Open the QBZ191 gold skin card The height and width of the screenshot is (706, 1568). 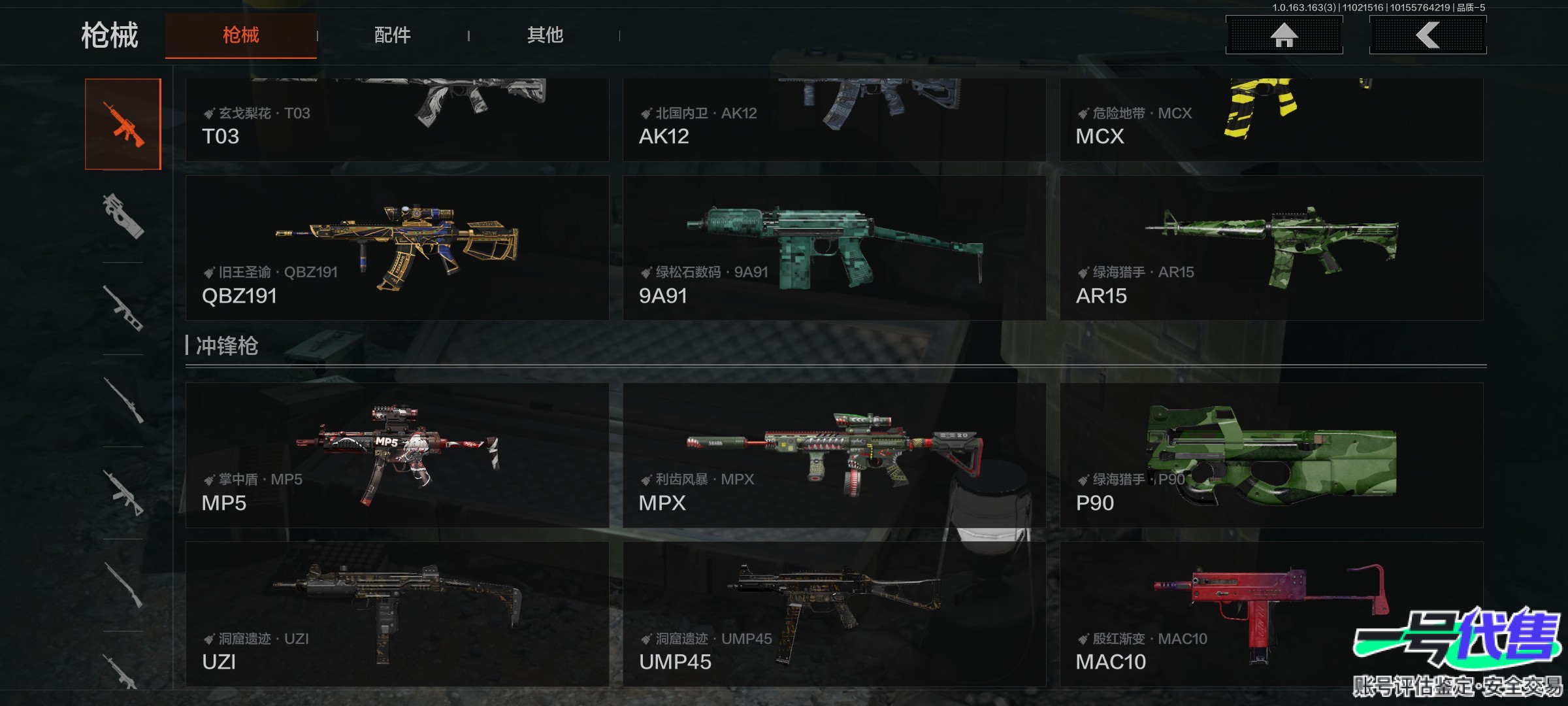coord(397,248)
